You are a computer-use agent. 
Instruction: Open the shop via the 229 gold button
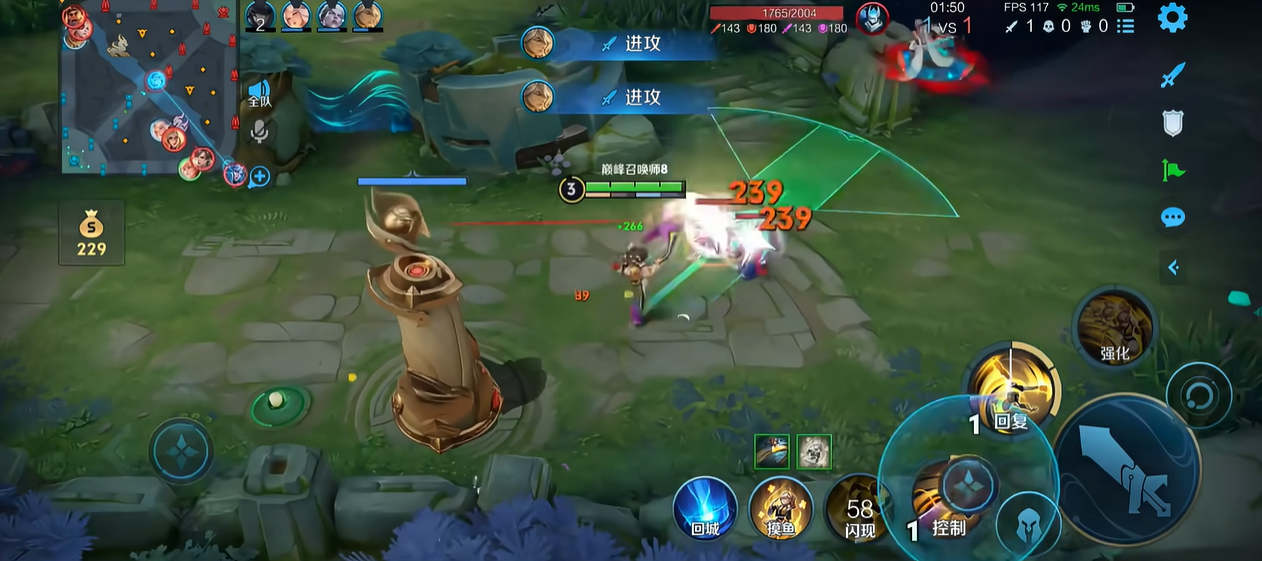(x=91, y=233)
